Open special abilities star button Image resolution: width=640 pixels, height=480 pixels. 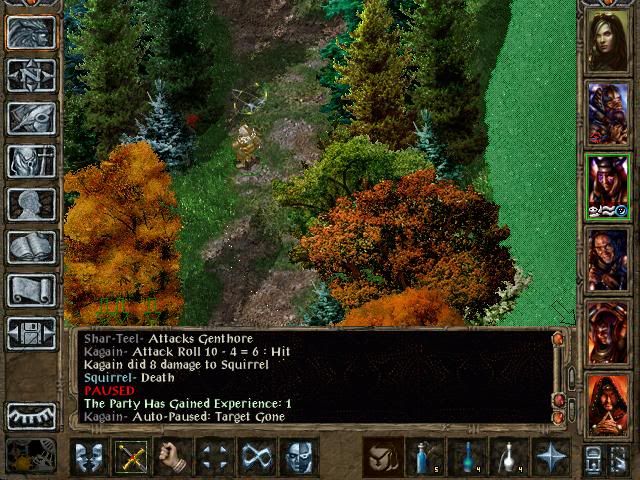[x=550, y=457]
